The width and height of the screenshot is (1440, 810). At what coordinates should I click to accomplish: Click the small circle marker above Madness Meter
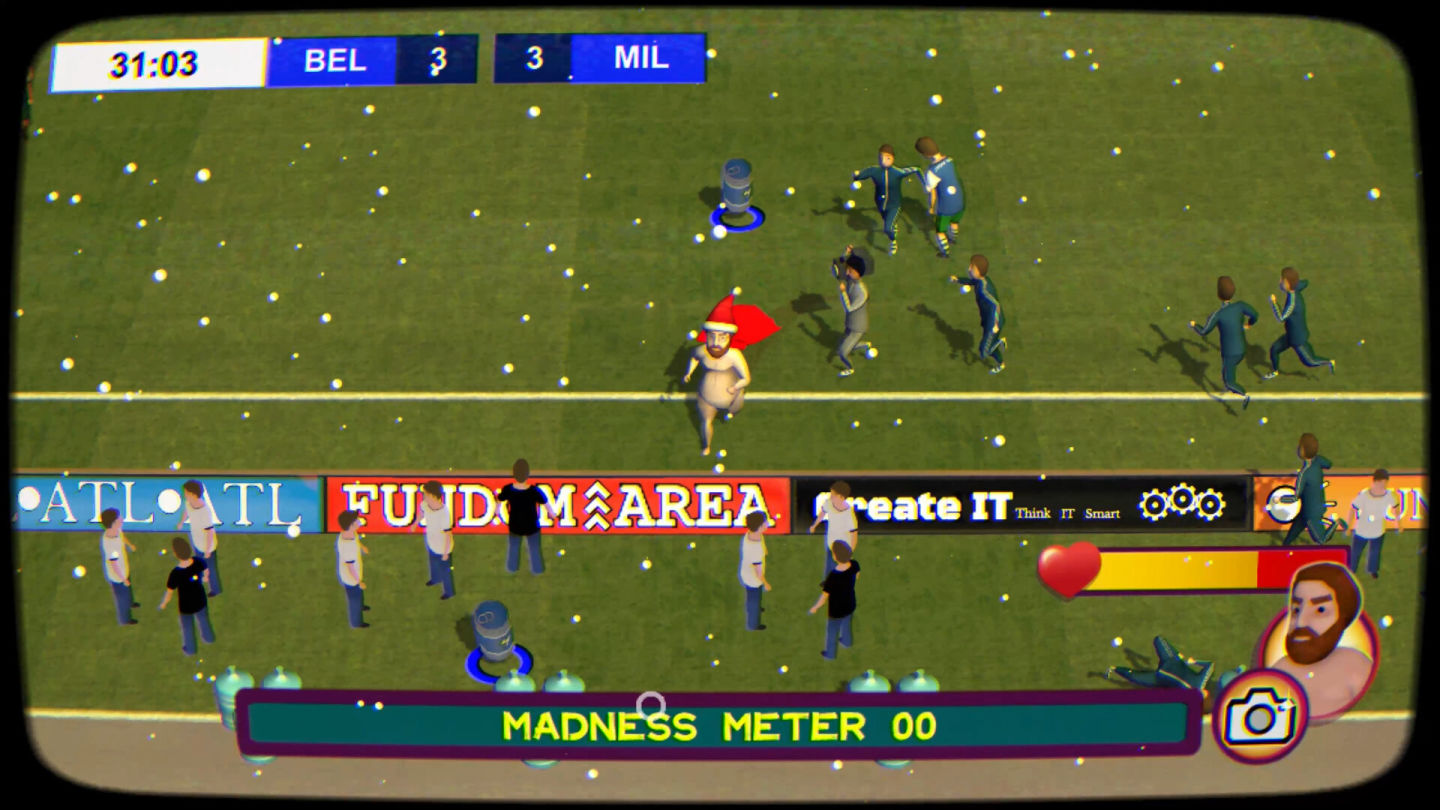click(x=651, y=703)
